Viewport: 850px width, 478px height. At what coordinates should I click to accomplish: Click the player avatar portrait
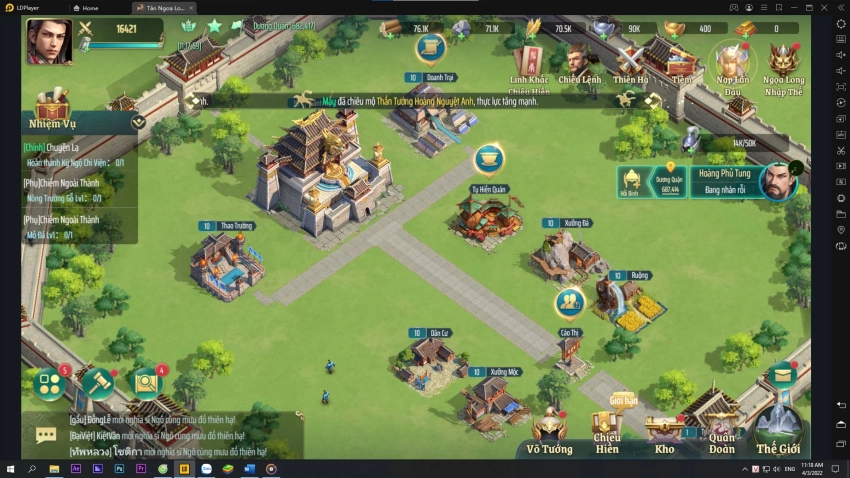[49, 42]
